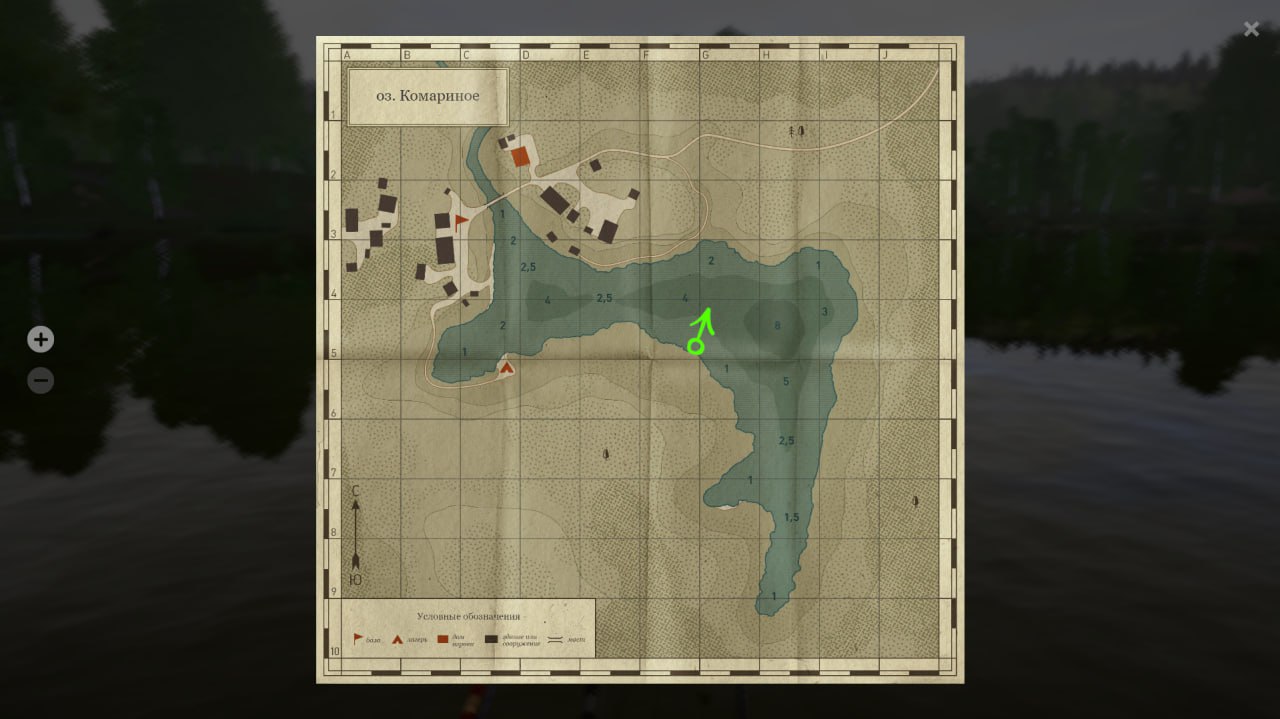
Task: Select the red camp tent marker
Action: pyautogui.click(x=507, y=368)
